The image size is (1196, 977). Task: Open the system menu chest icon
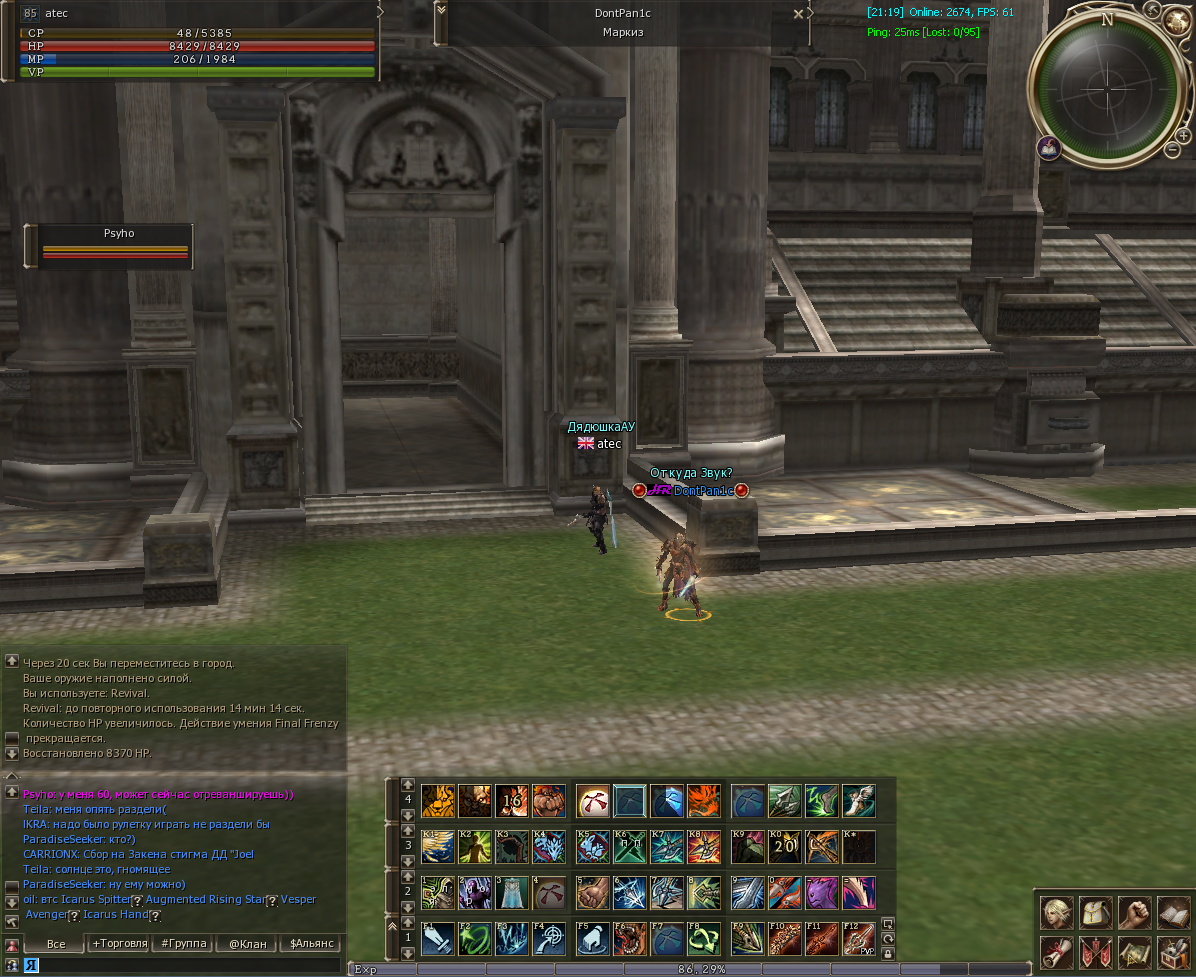pyautogui.click(x=1172, y=951)
